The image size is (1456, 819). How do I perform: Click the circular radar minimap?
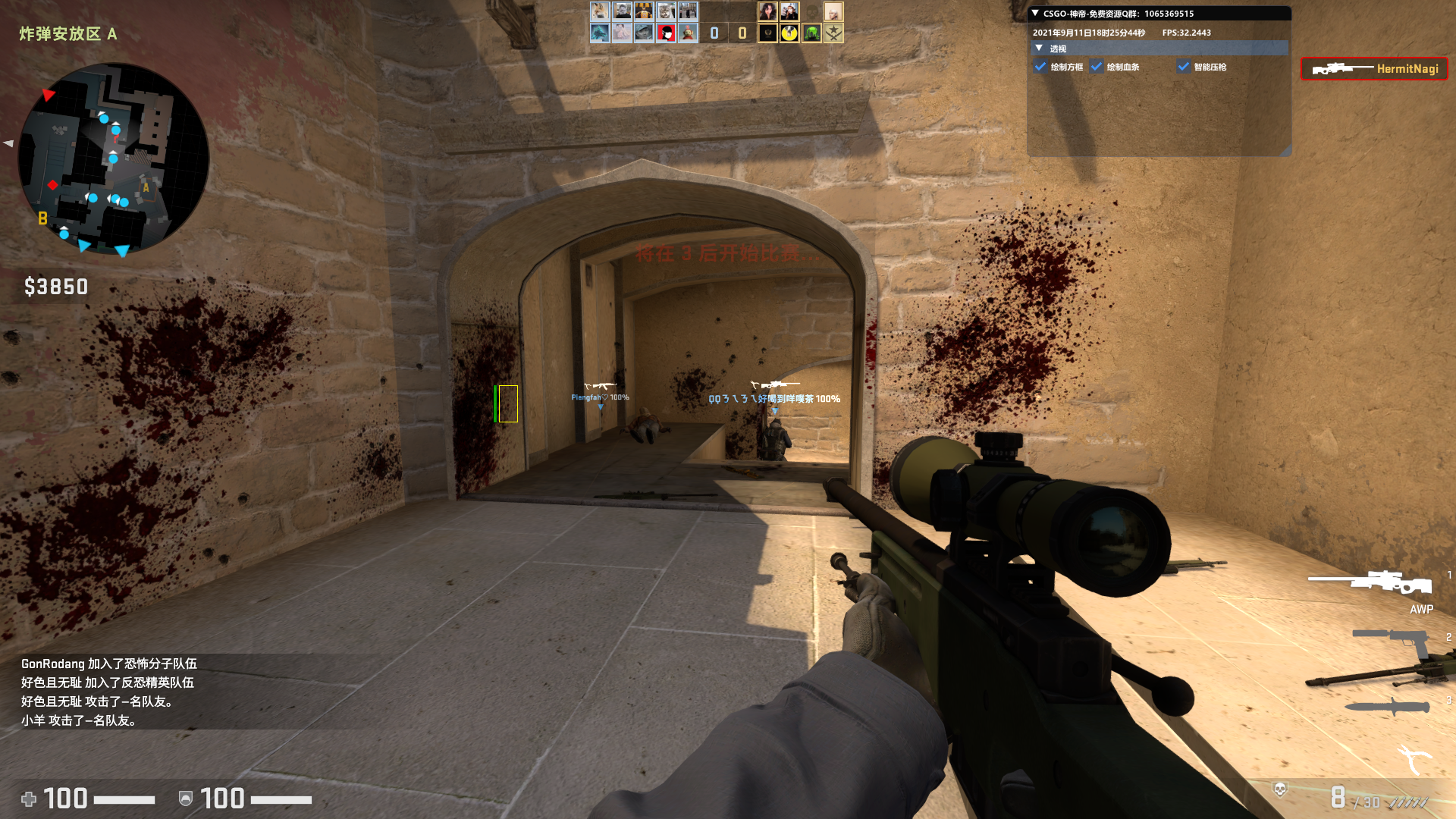[114, 159]
